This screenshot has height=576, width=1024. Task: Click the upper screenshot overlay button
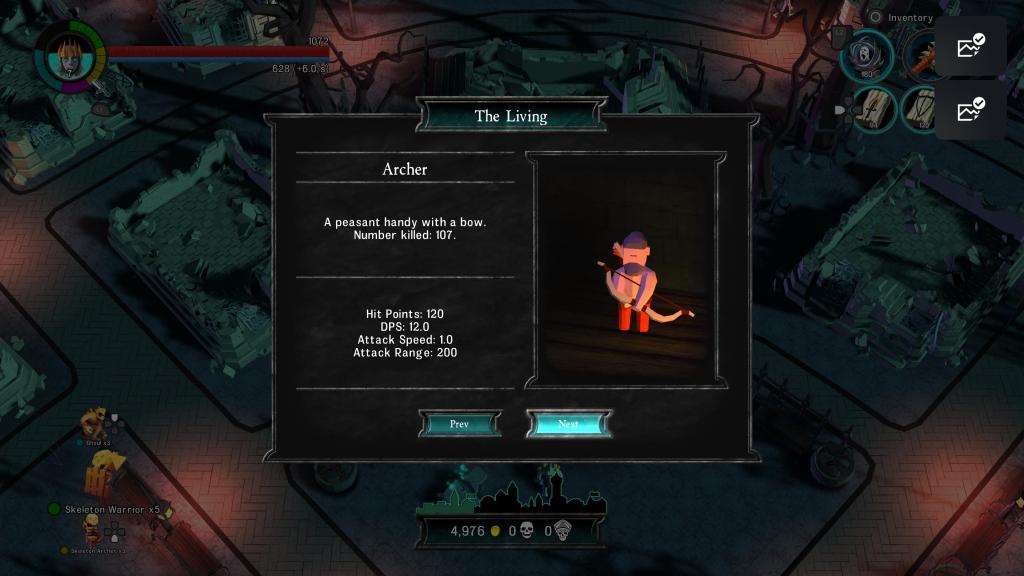(x=971, y=46)
